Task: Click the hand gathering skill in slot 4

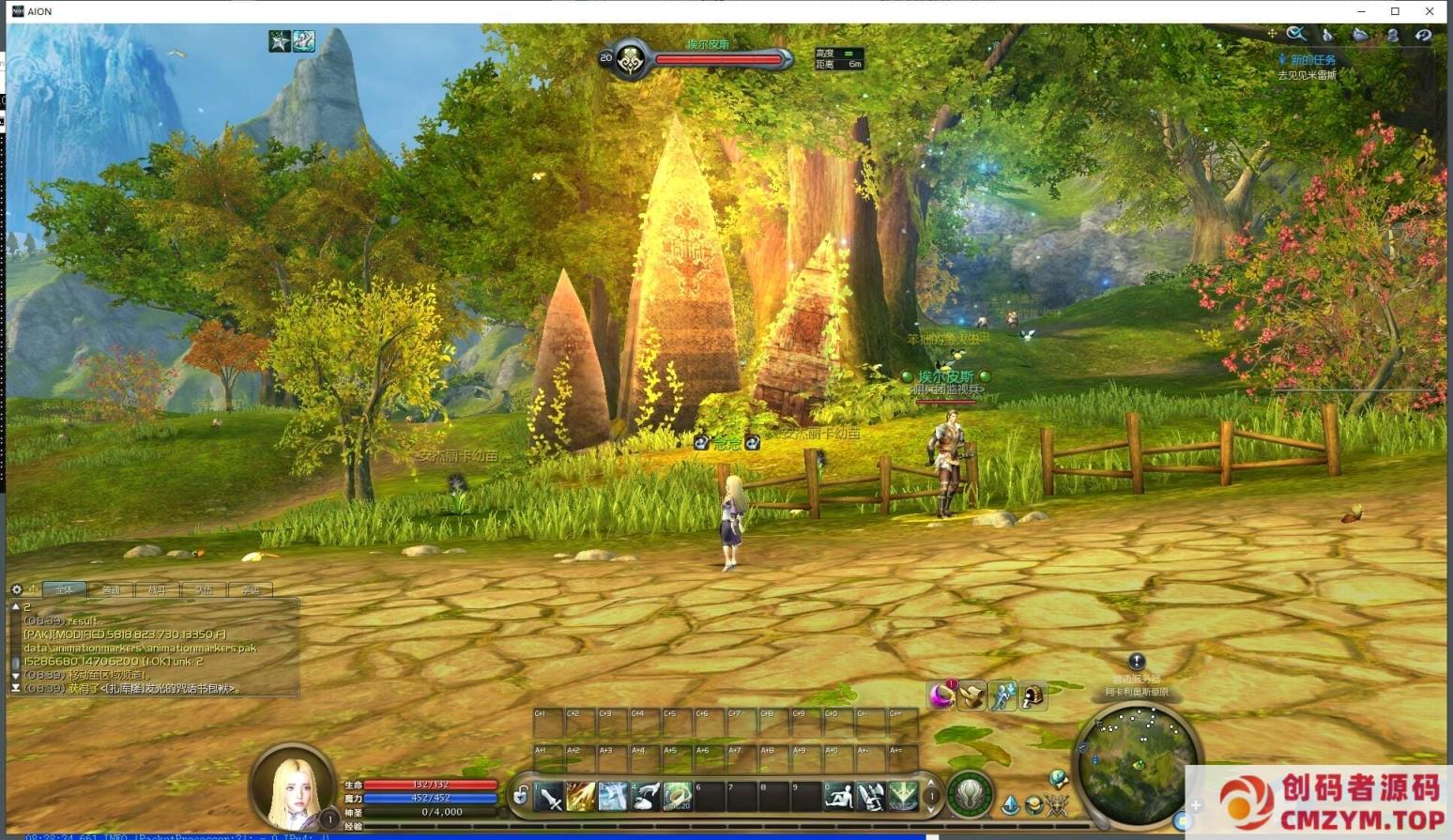Action: point(645,798)
